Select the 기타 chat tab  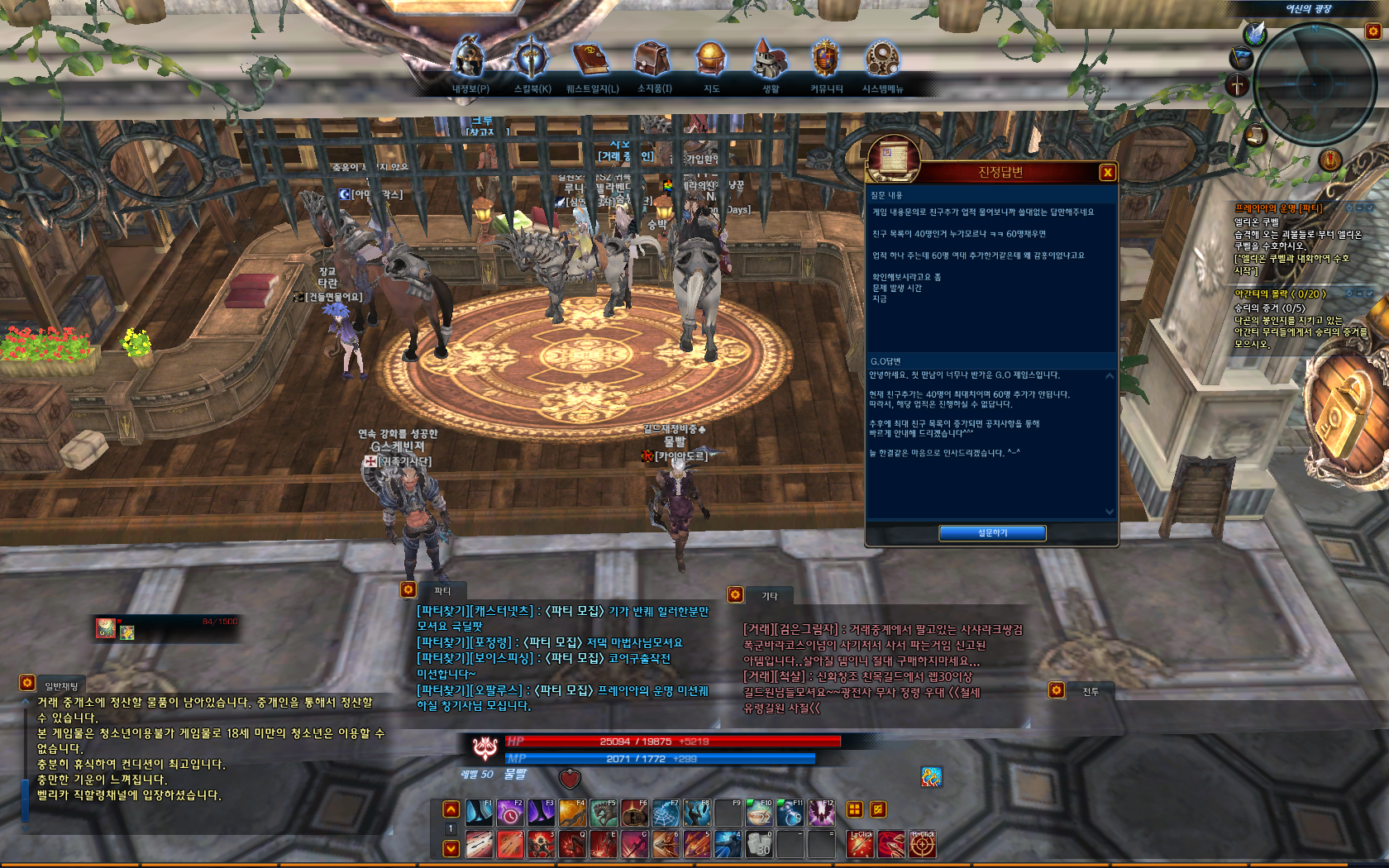point(769,595)
